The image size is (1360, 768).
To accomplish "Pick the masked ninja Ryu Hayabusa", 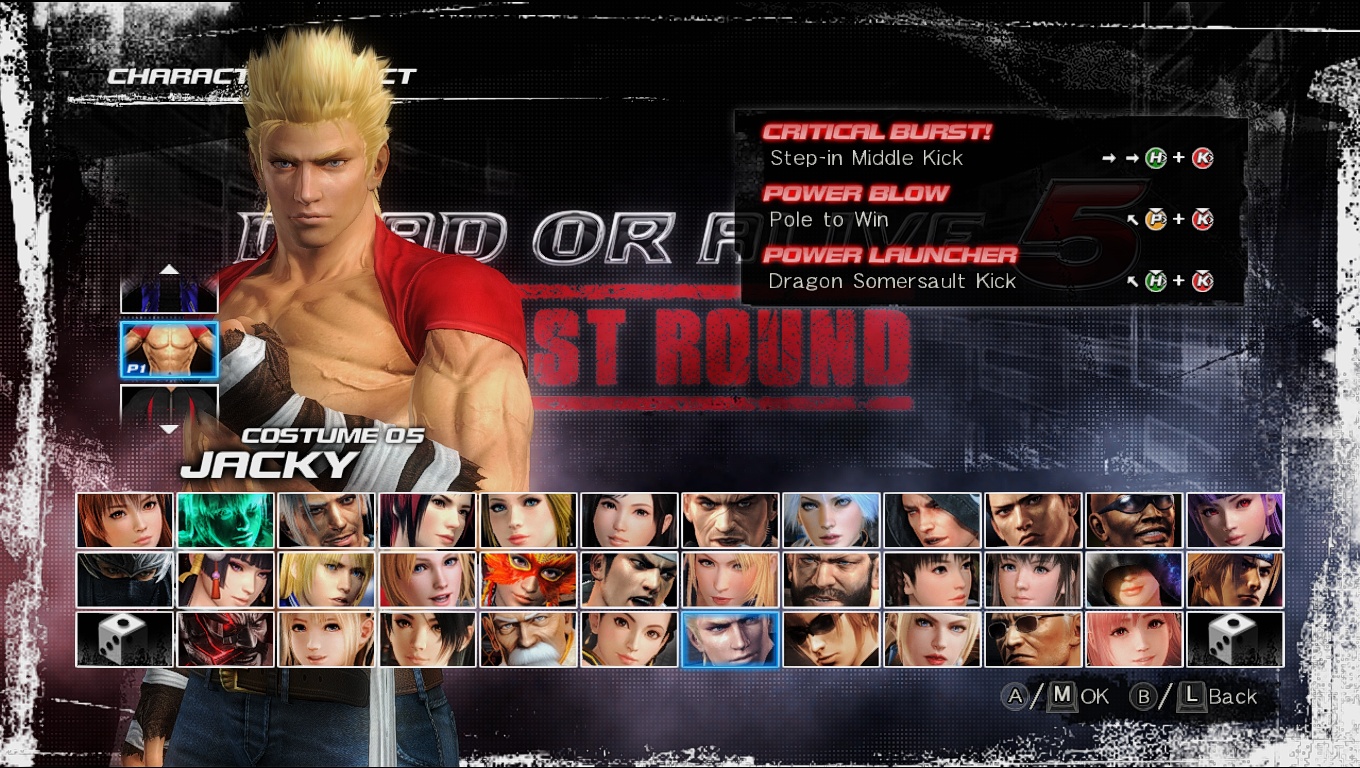I will point(125,580).
